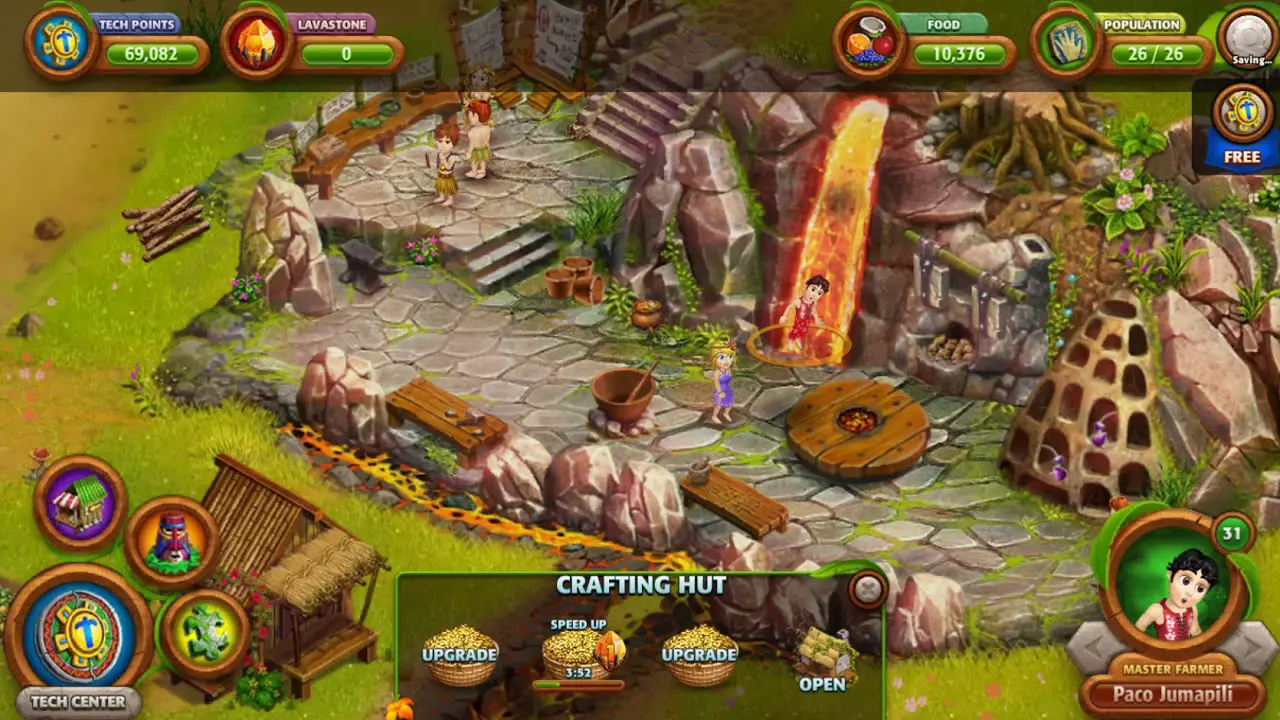
Task: Tap the Food counter icon
Action: click(869, 42)
